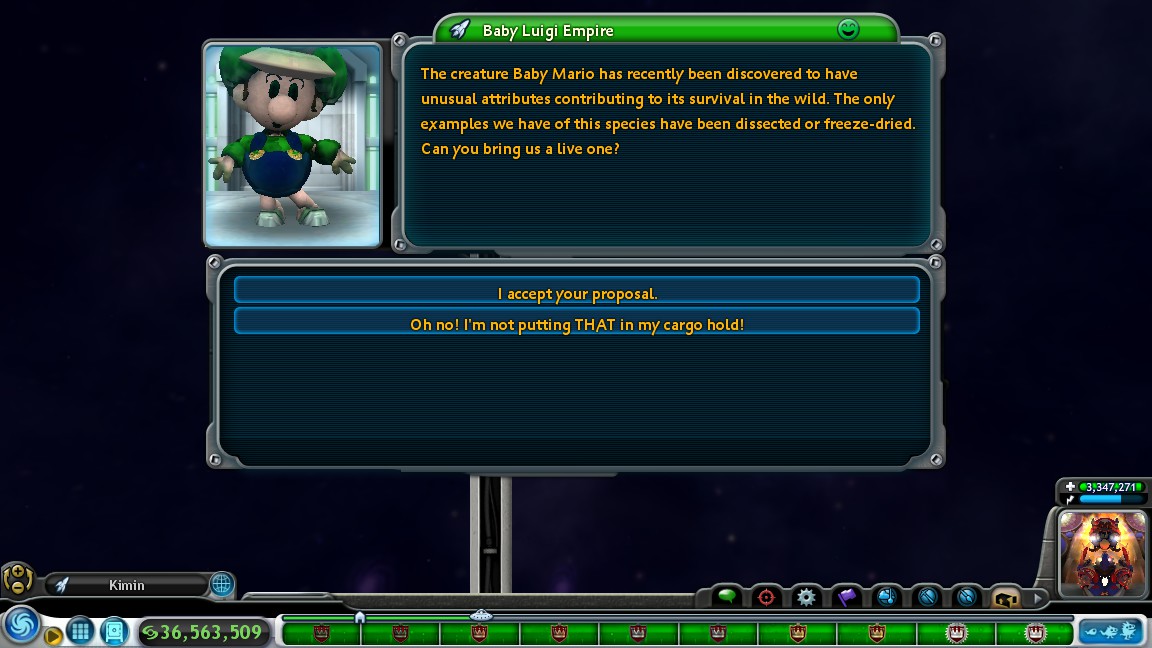The width and height of the screenshot is (1152, 648).
Task: Click the yellow plus-minus zoom control
Action: coord(18,578)
